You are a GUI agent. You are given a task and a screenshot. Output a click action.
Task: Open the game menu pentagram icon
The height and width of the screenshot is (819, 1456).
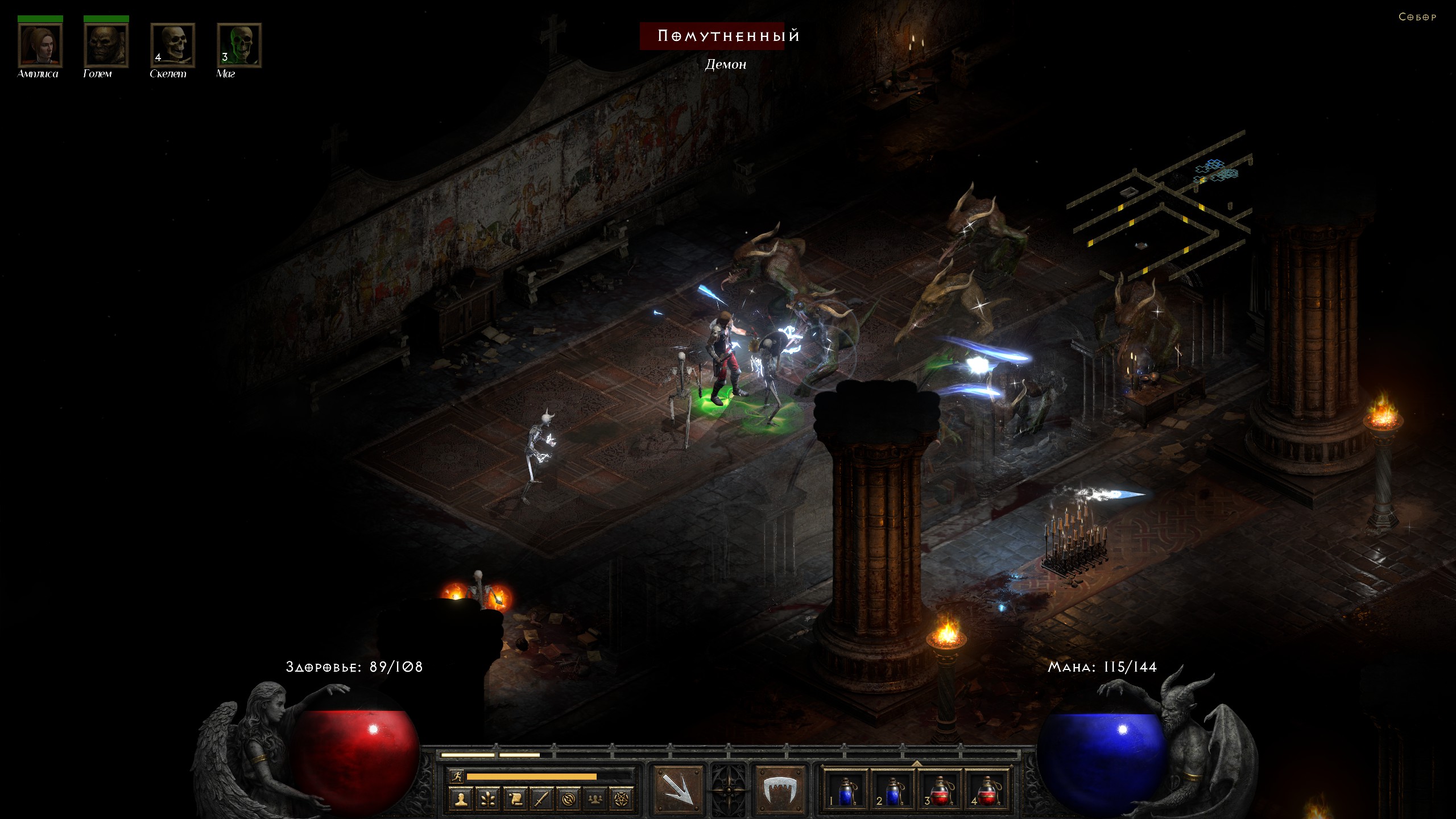[622, 799]
